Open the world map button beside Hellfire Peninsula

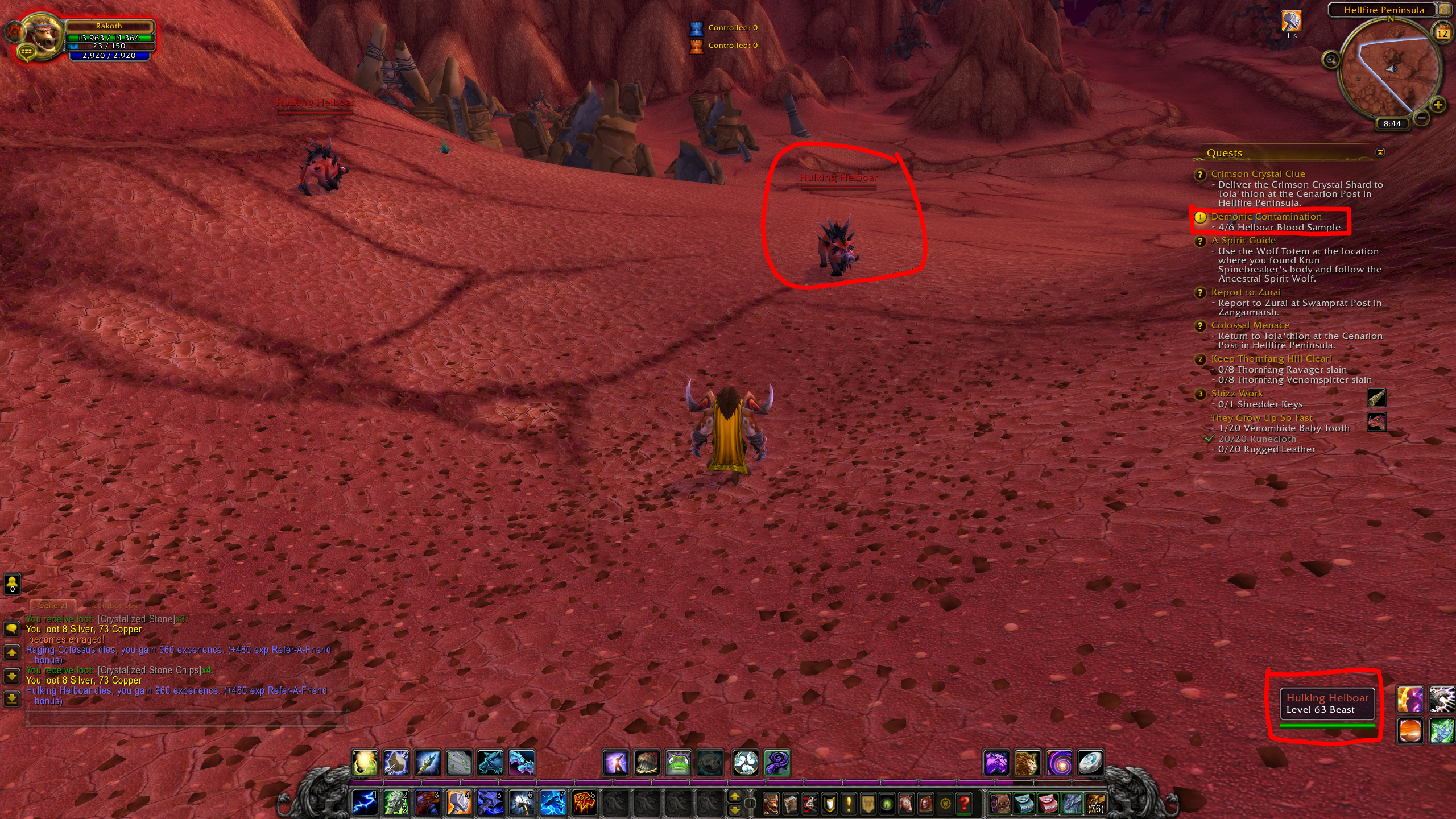coord(1445,10)
